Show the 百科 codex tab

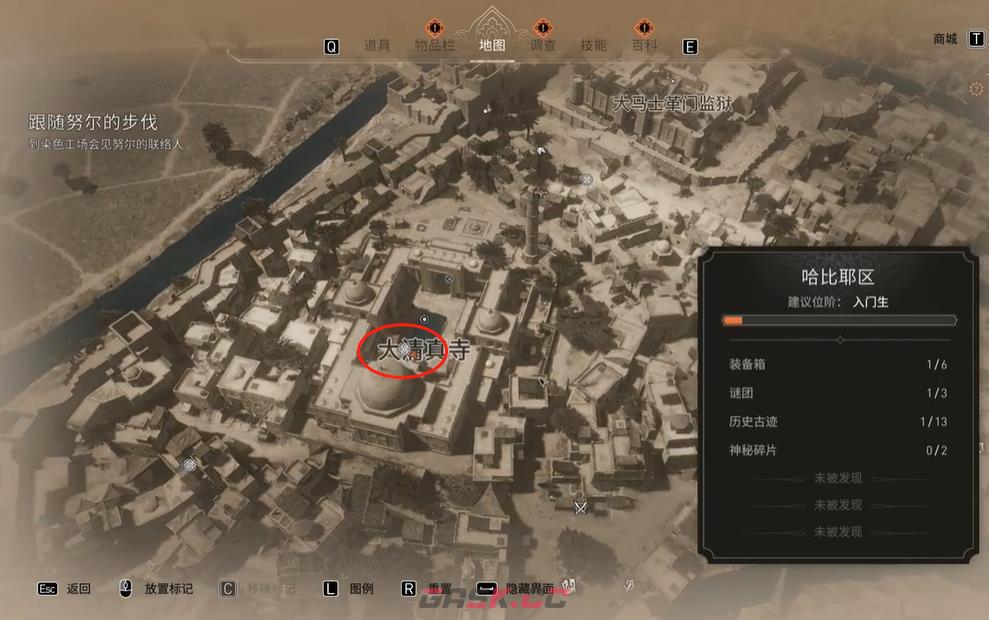point(645,45)
